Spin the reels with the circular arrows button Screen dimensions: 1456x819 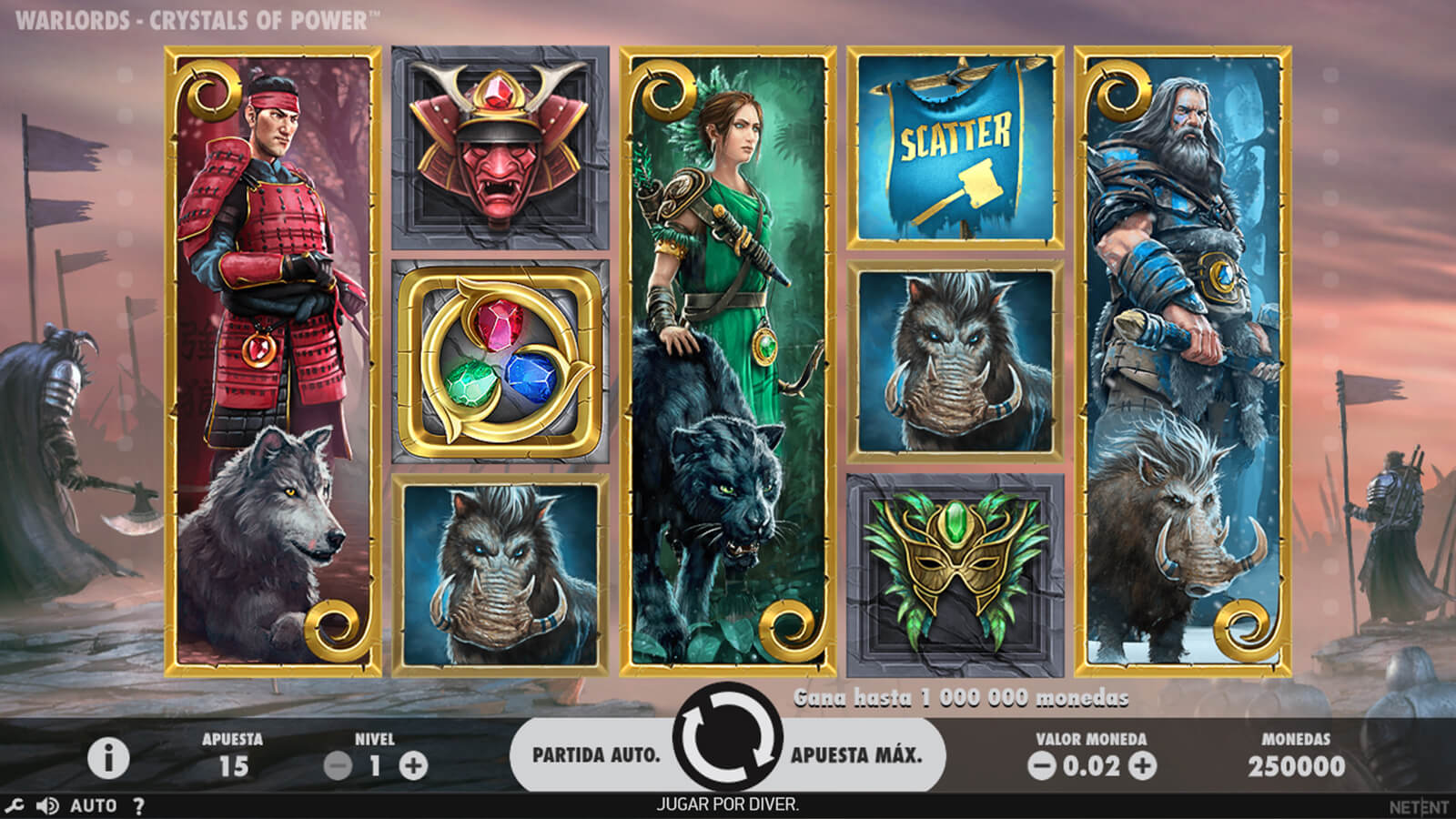[728, 739]
